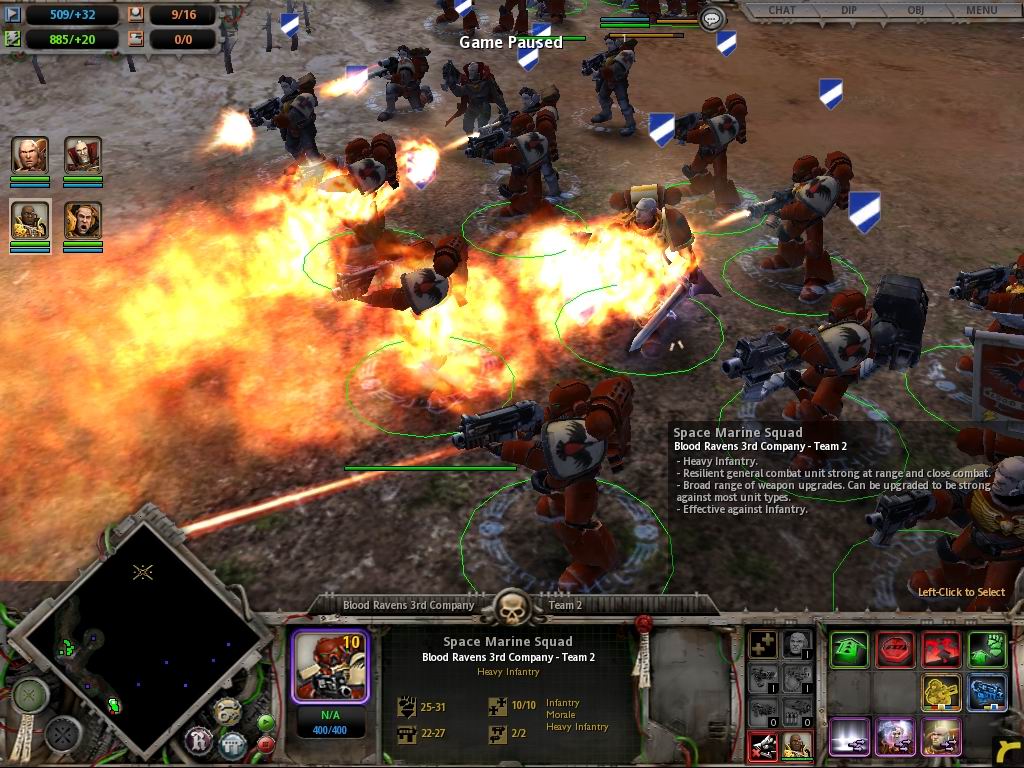Select the bald hero portrait at top left

pos(30,155)
